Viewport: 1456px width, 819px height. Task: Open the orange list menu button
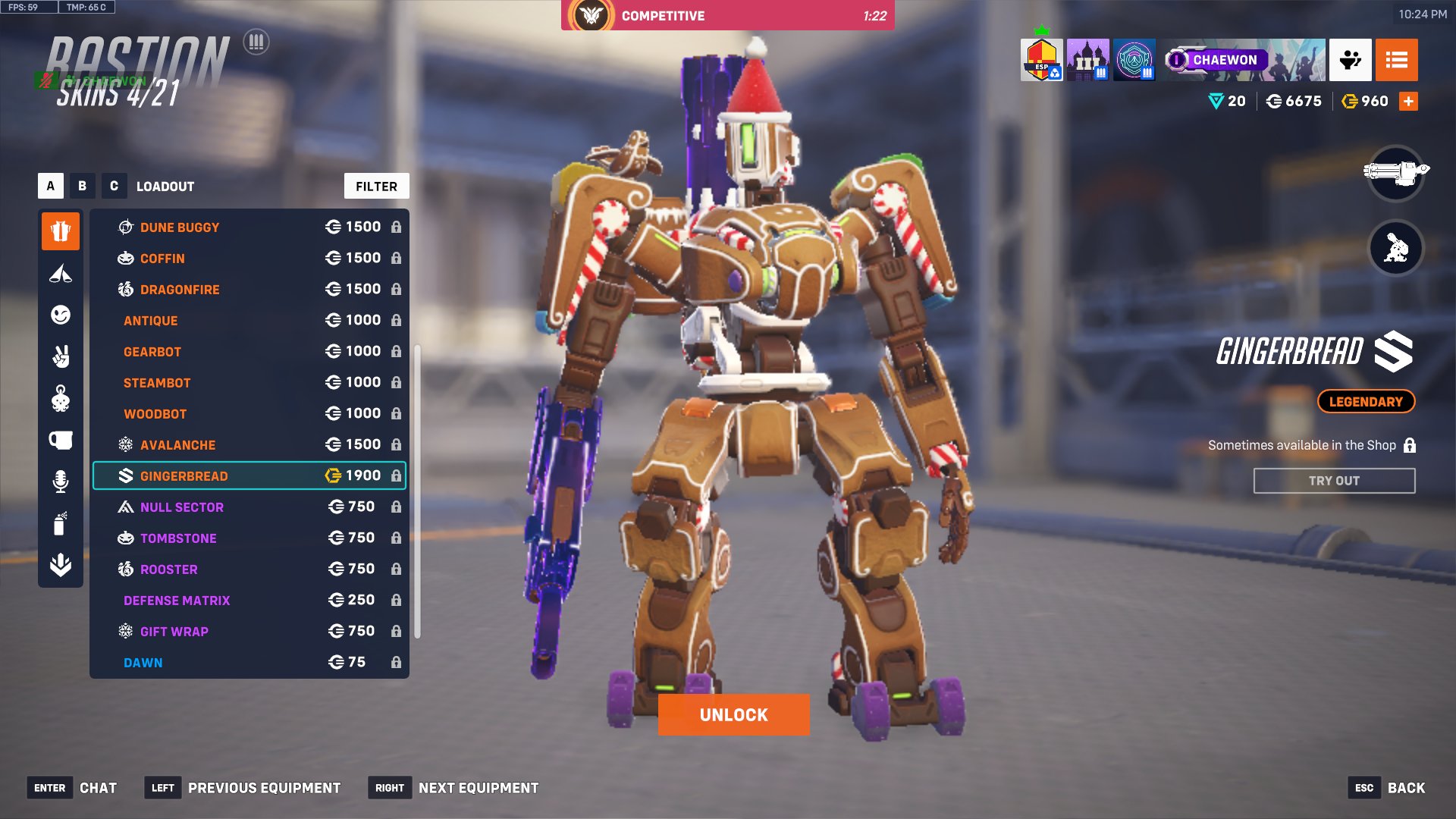point(1396,60)
